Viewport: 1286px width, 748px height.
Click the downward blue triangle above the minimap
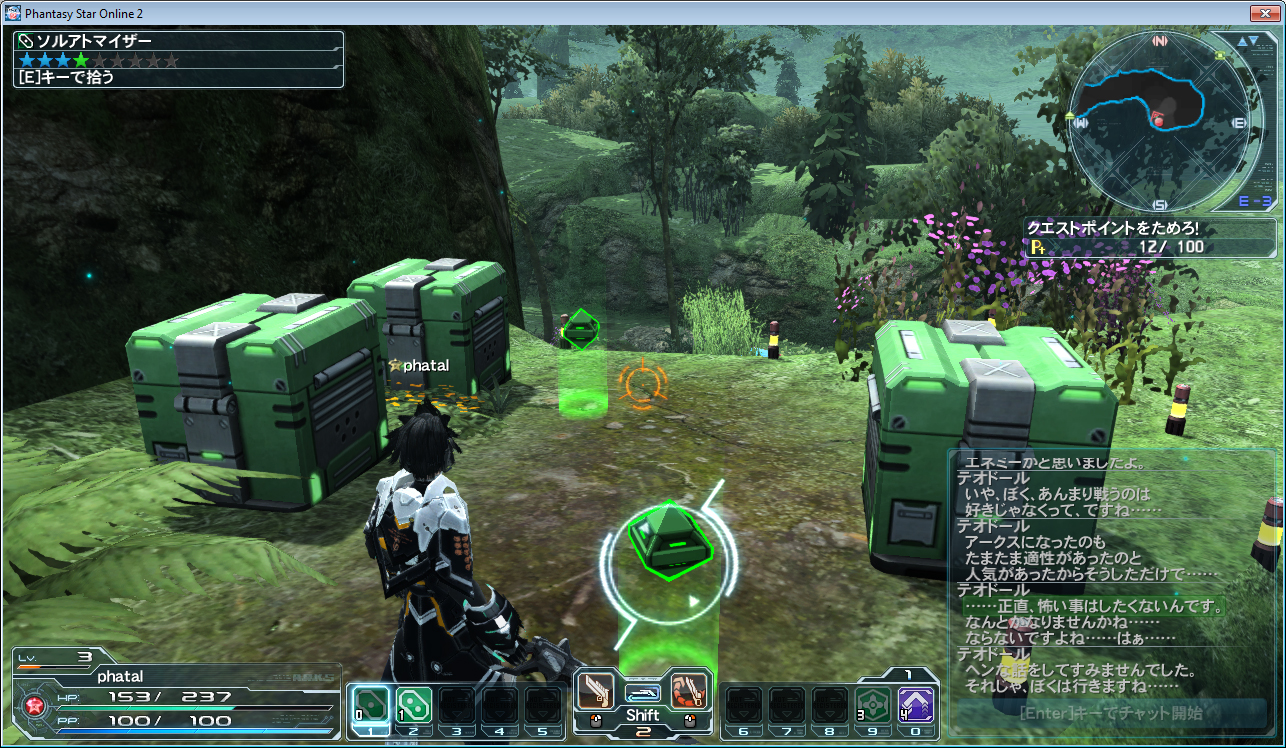[1255, 40]
